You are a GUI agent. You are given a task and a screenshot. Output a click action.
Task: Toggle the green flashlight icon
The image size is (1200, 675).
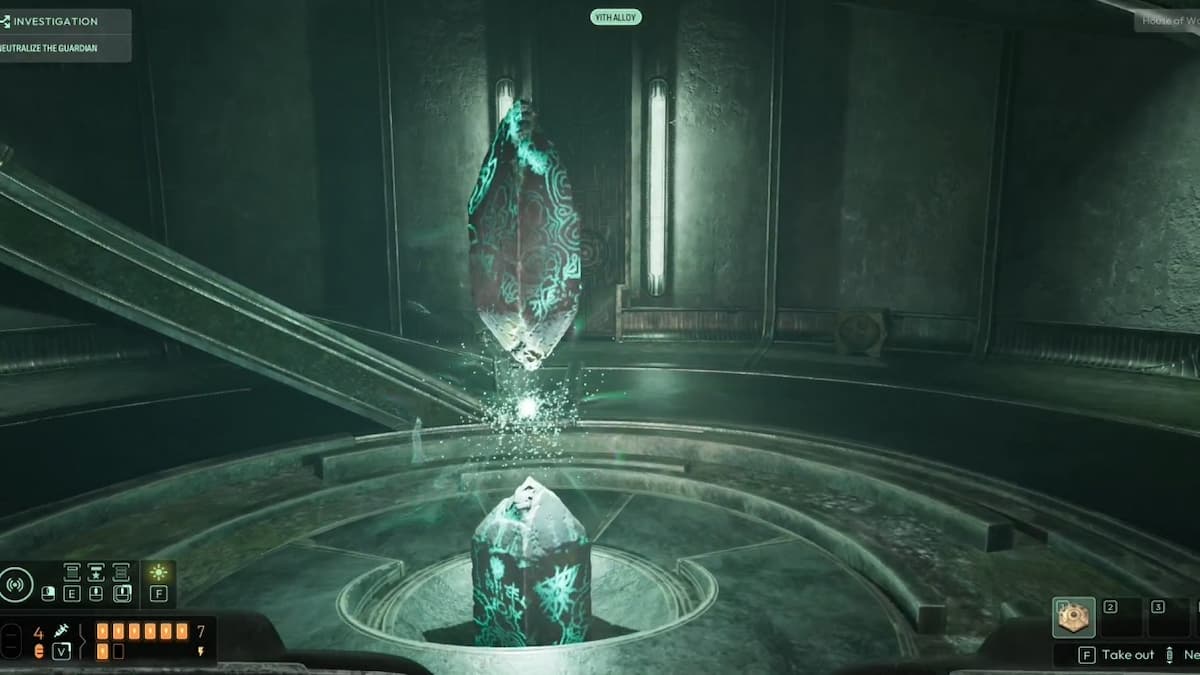[x=158, y=573]
